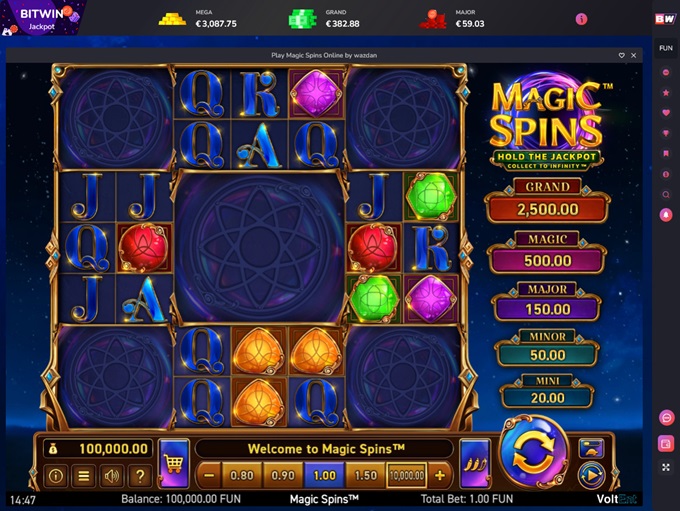Show help with the question mark button
Screen dimensions: 680x511
pyautogui.click(x=141, y=476)
